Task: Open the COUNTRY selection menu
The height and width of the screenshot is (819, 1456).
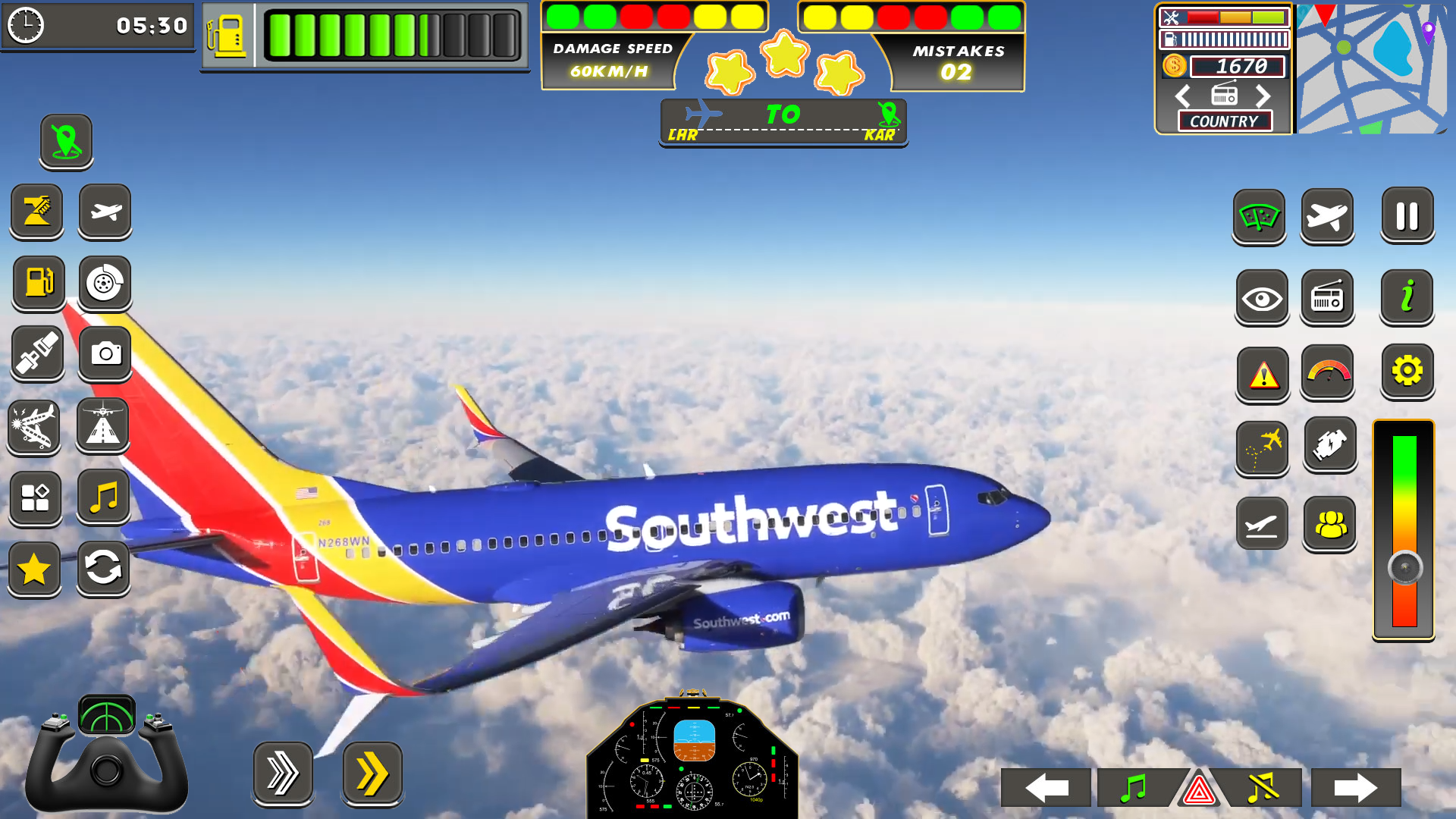Action: [x=1224, y=121]
